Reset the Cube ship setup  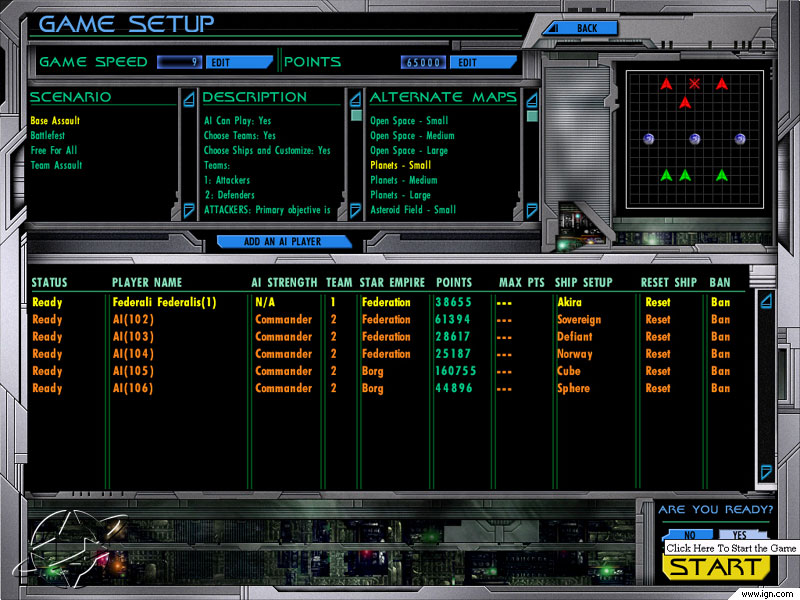tap(657, 371)
